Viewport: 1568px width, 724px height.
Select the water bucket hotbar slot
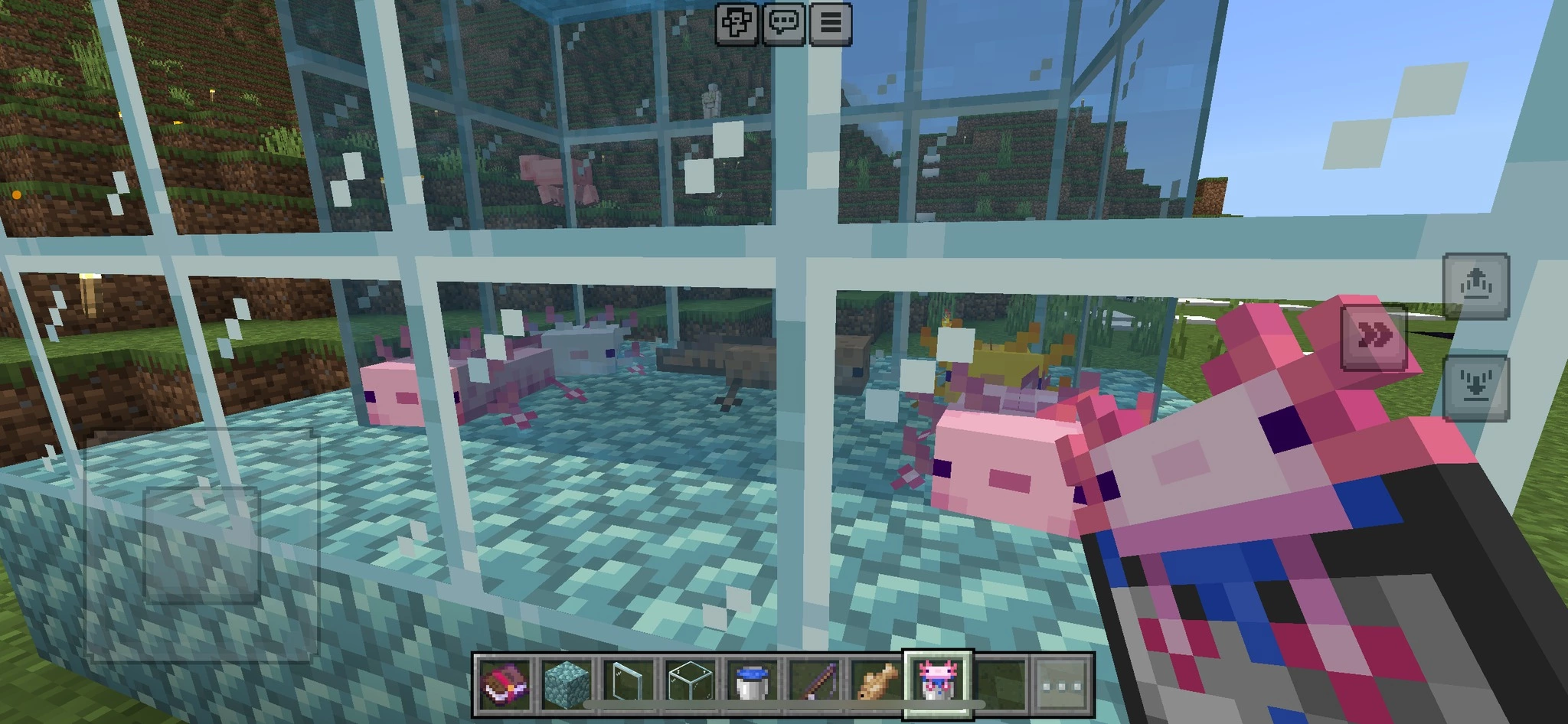pos(753,683)
